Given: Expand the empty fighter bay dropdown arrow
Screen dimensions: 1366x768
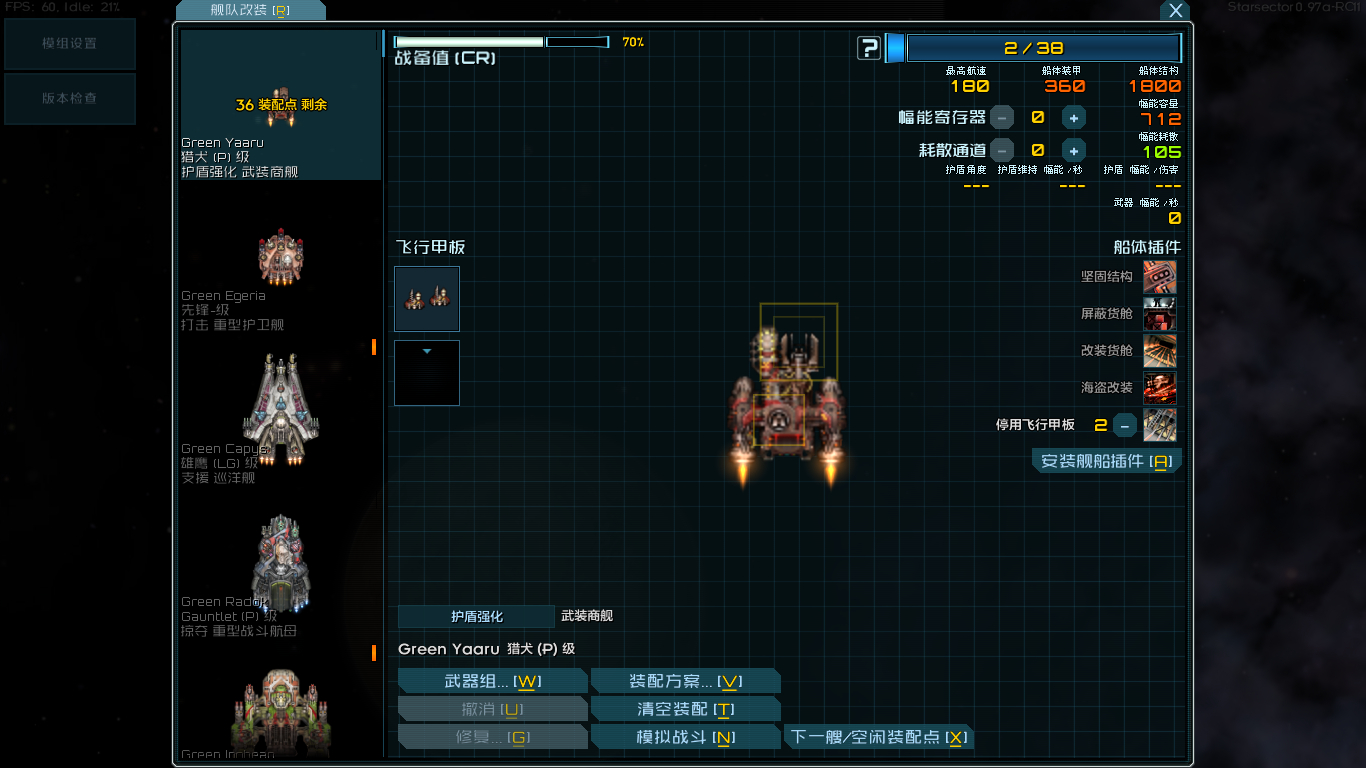Looking at the screenshot, I should (427, 348).
